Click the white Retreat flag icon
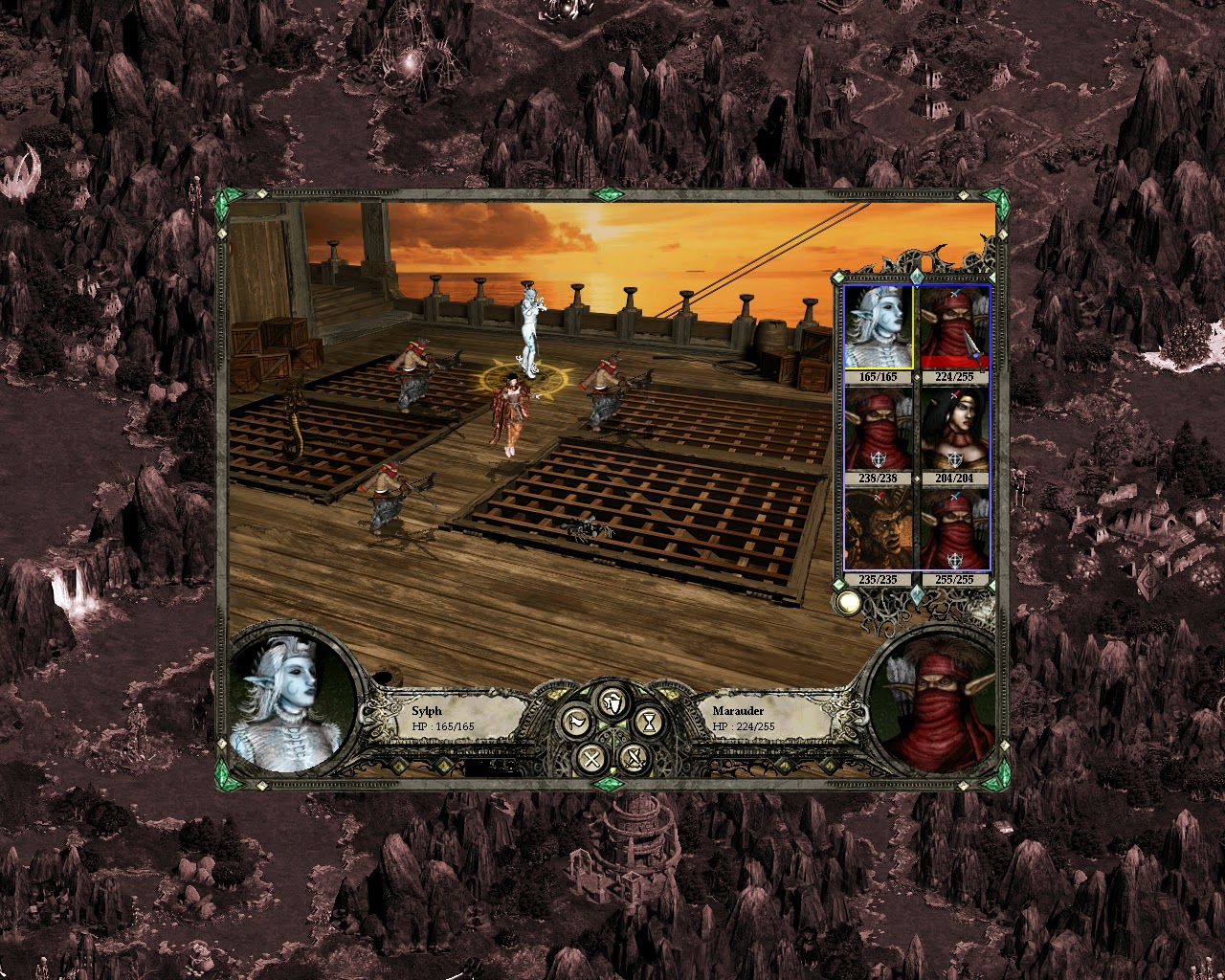This screenshot has width=1225, height=980. [x=578, y=722]
